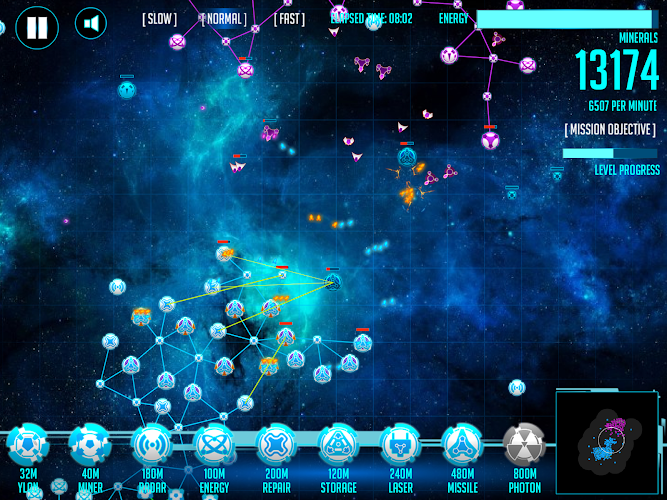Click the minimap in the corner

(x=607, y=442)
